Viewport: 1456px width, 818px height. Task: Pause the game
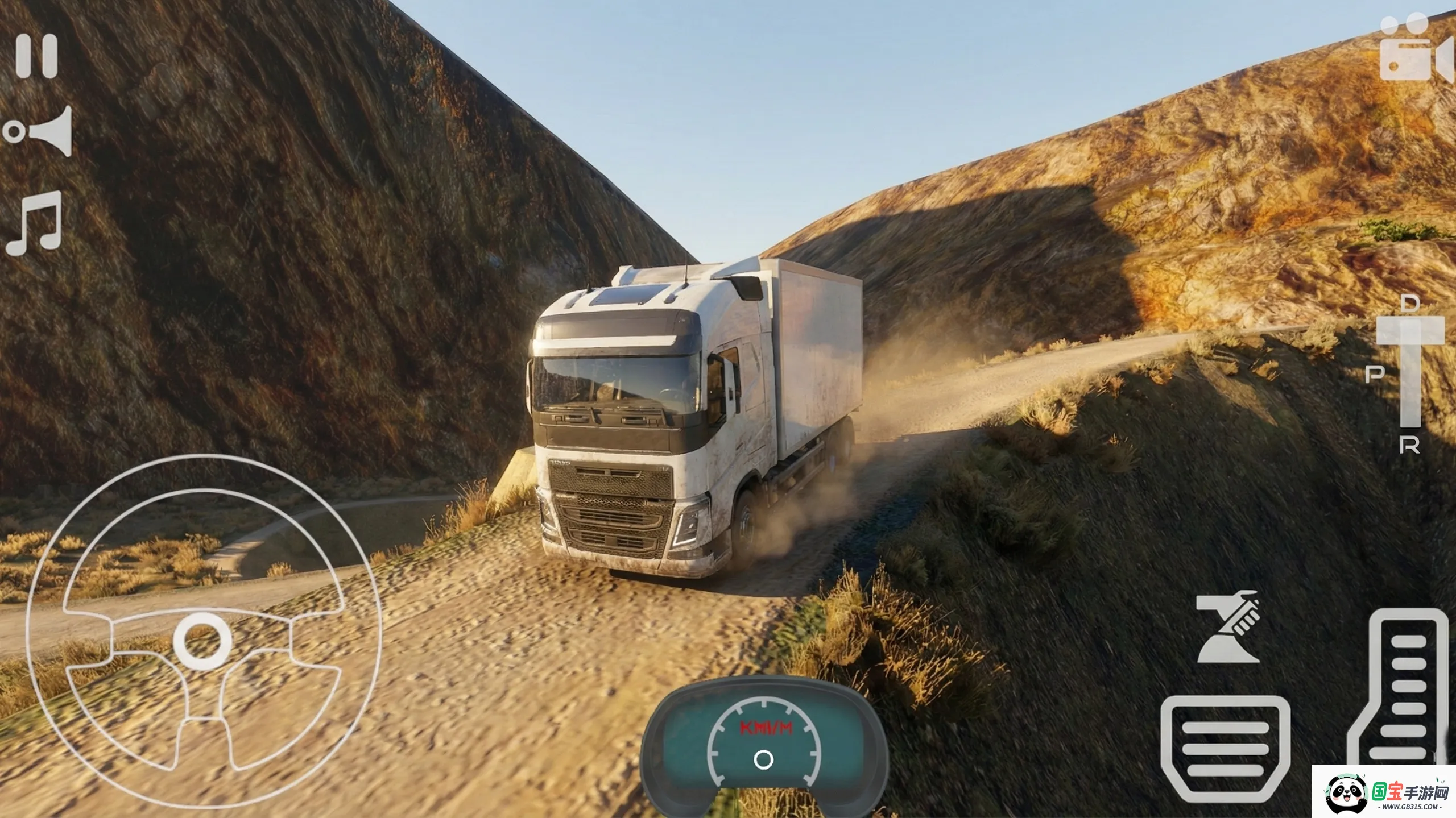tap(37, 56)
